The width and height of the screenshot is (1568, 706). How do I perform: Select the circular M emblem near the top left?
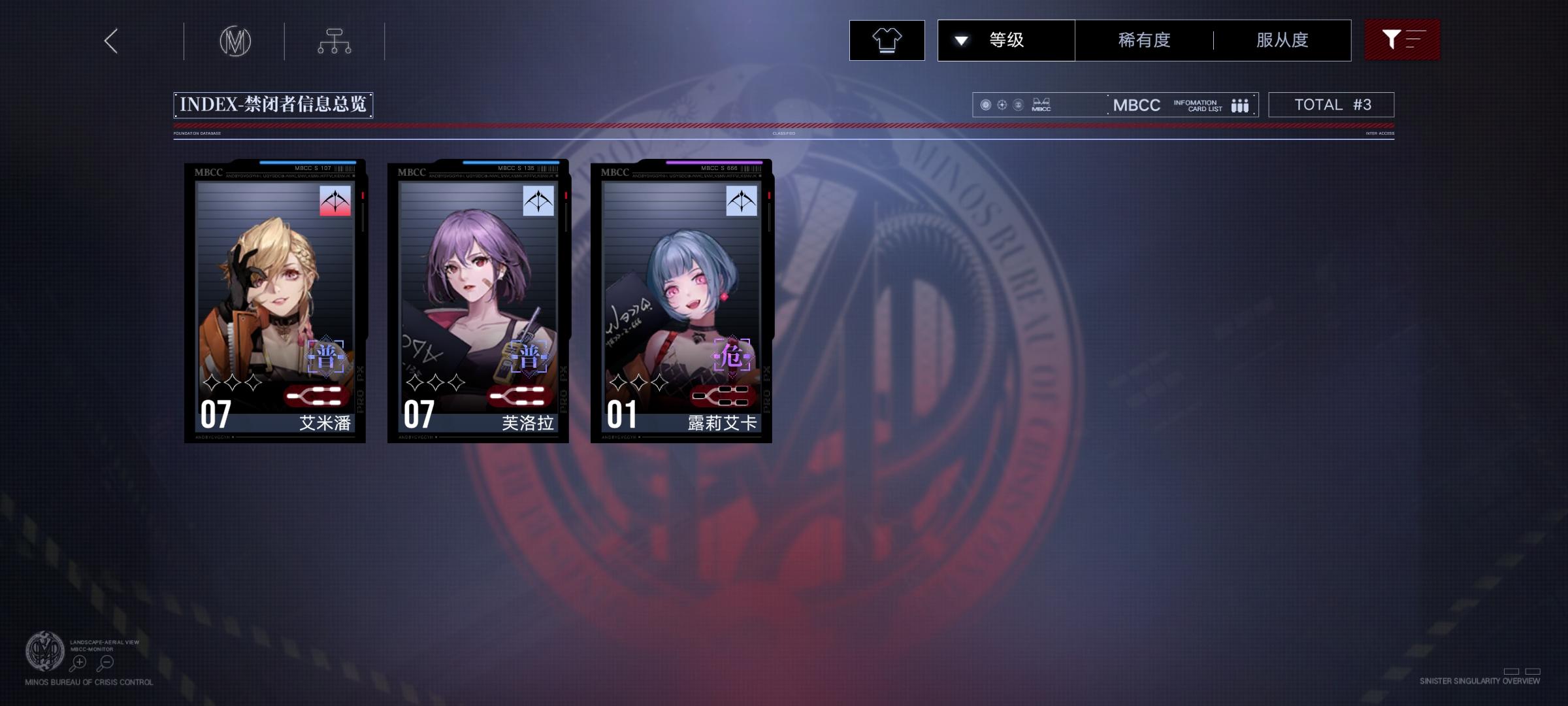(235, 40)
